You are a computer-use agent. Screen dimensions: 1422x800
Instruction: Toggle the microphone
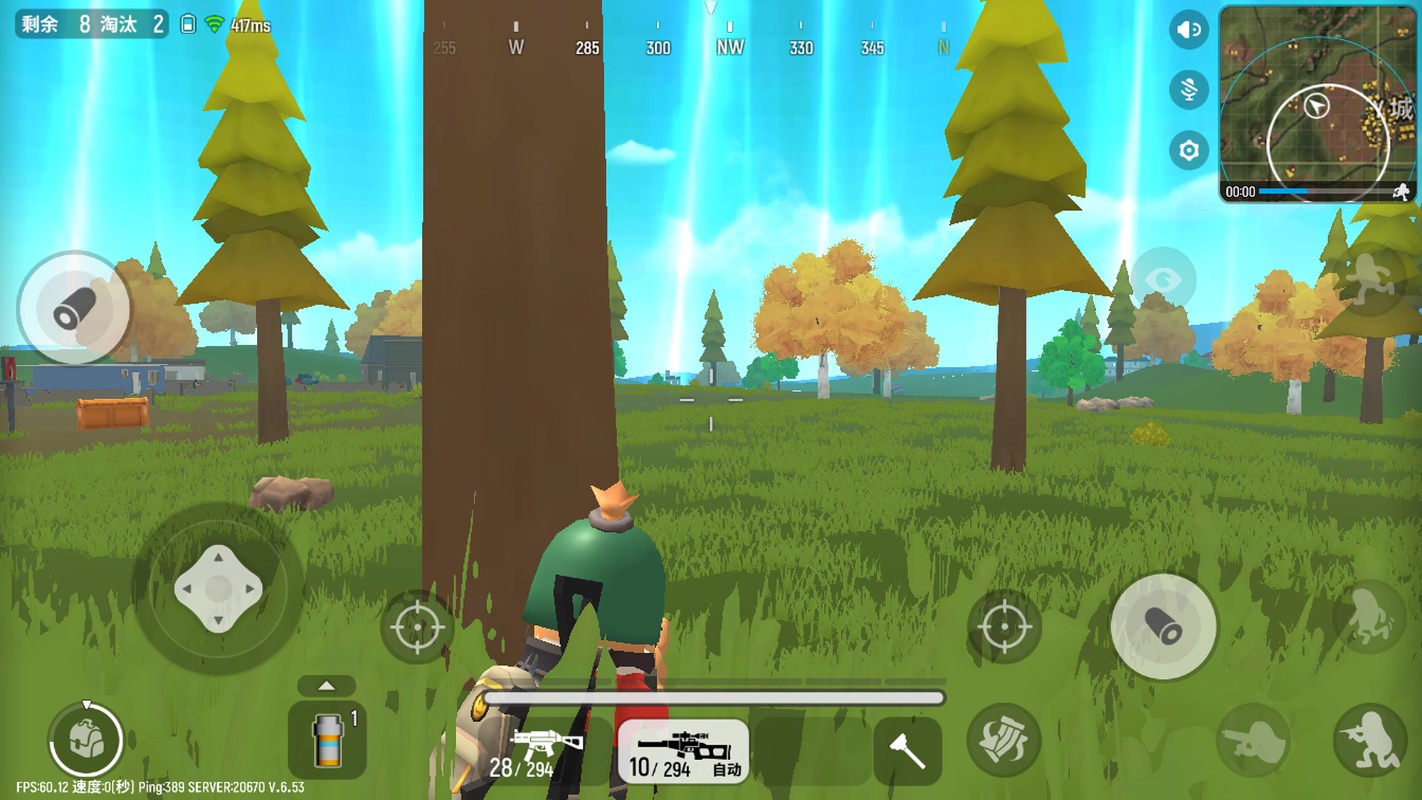click(1189, 90)
